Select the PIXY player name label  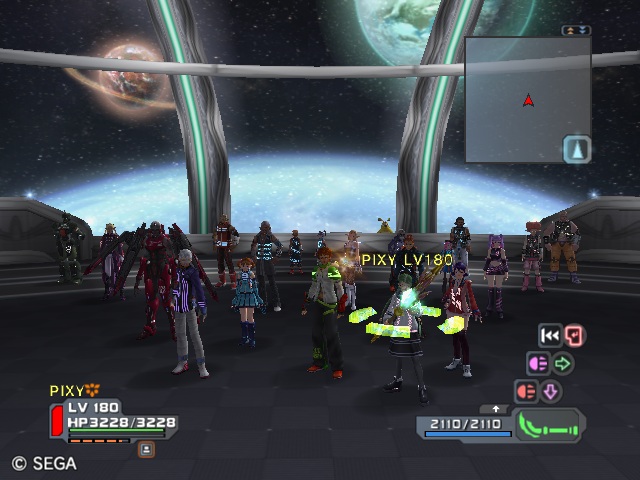[x=67, y=391]
